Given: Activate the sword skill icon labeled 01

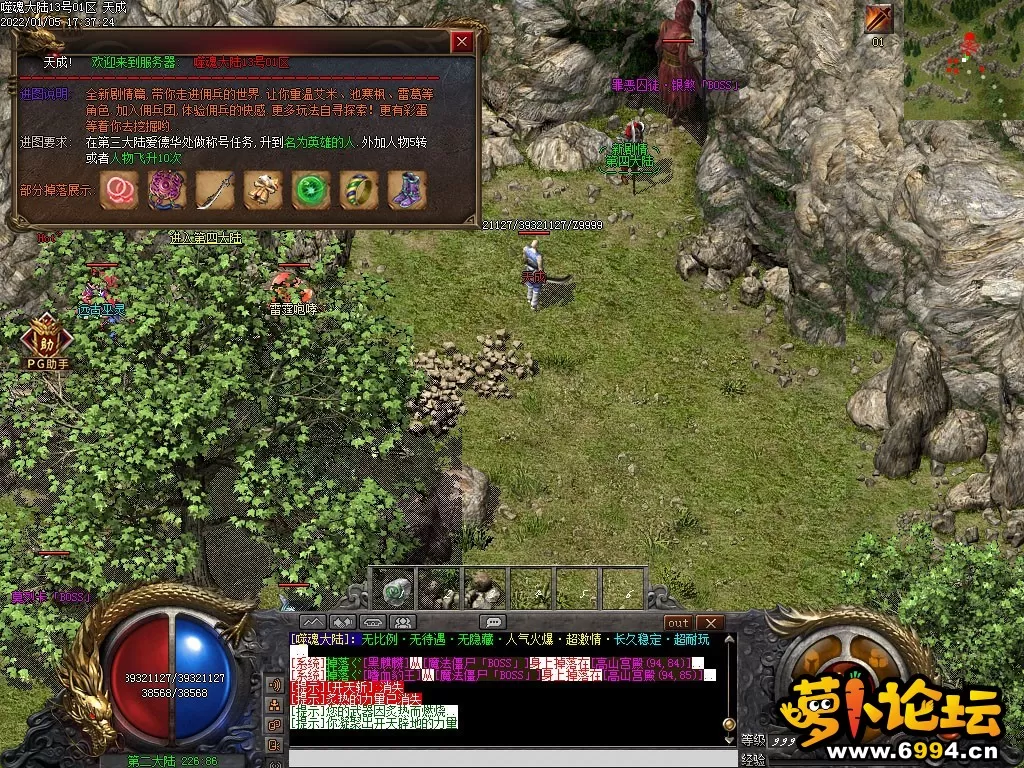Looking at the screenshot, I should (x=879, y=19).
